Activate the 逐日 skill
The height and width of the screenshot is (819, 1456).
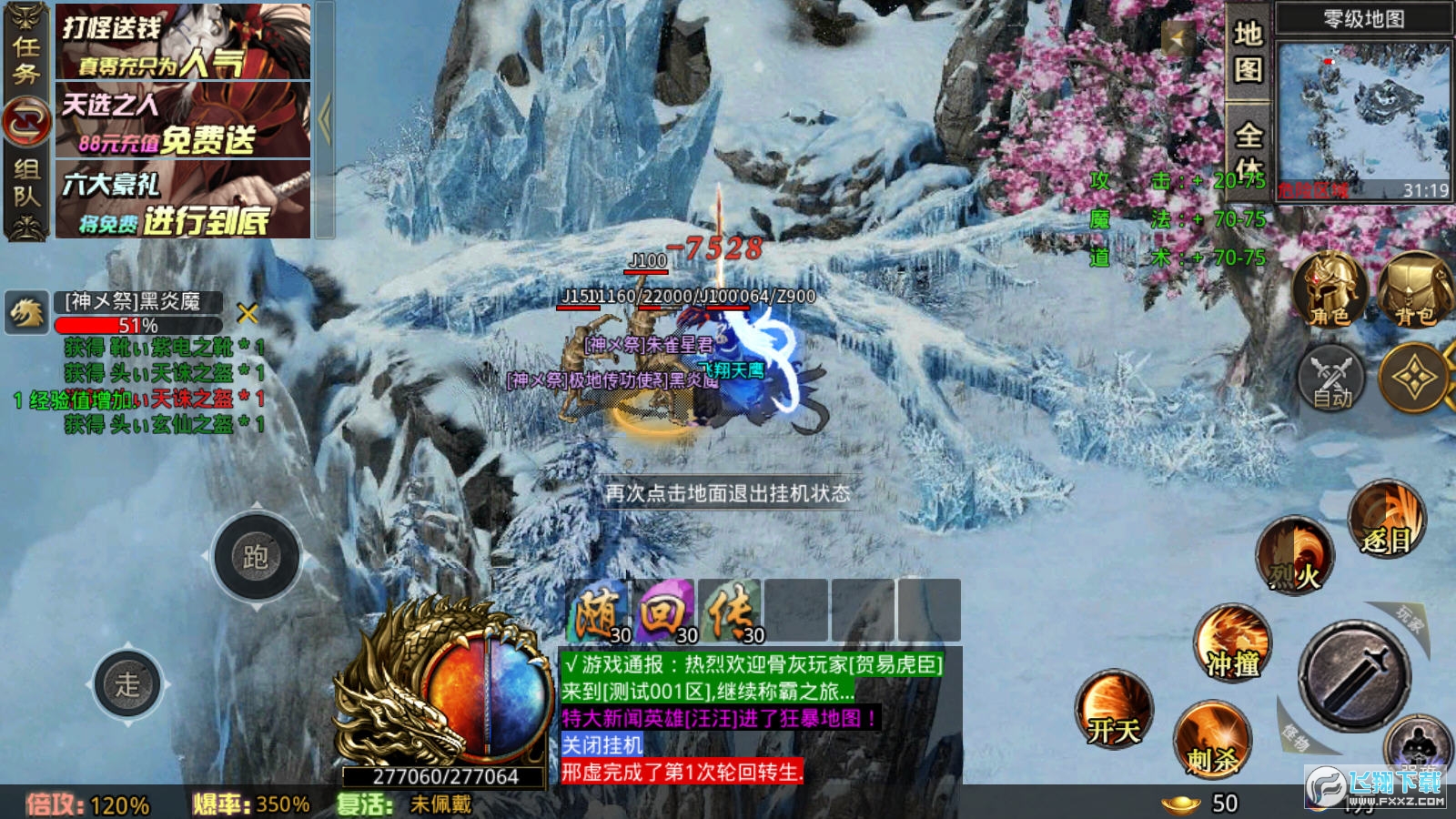1386,521
